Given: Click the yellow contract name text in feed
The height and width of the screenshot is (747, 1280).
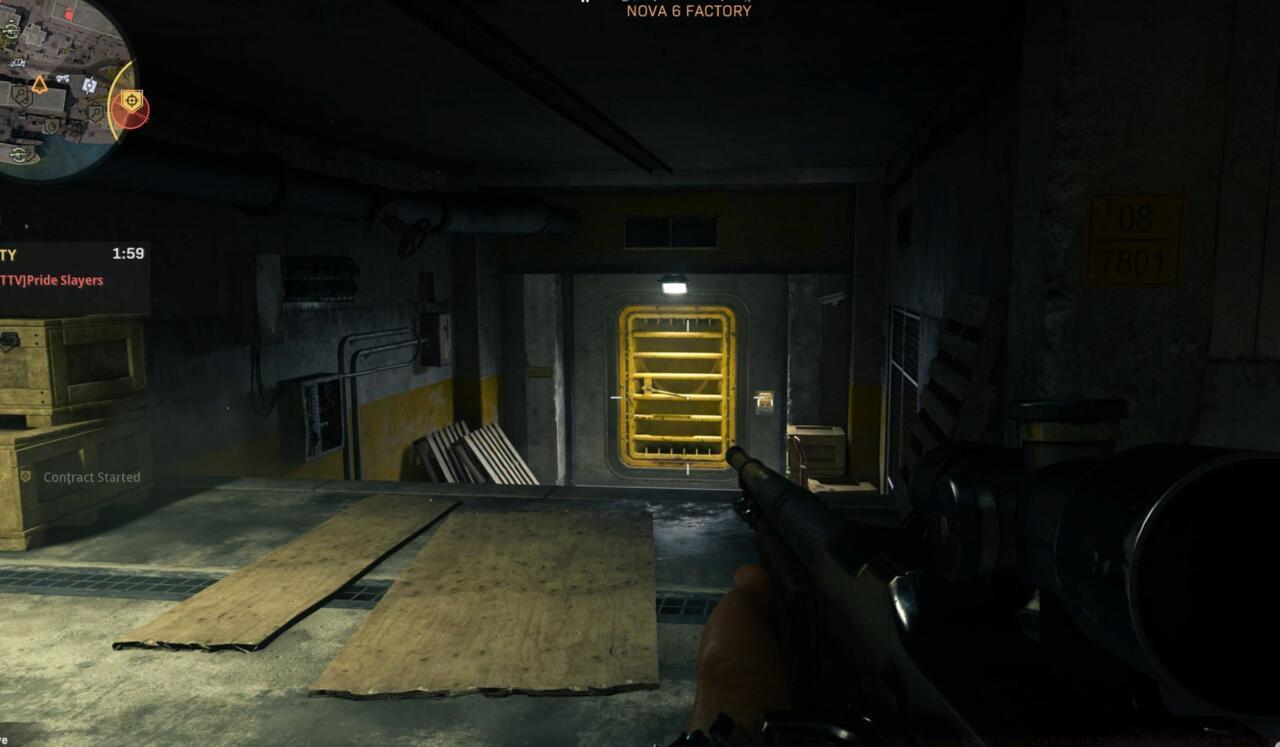Looking at the screenshot, I should click(8, 255).
